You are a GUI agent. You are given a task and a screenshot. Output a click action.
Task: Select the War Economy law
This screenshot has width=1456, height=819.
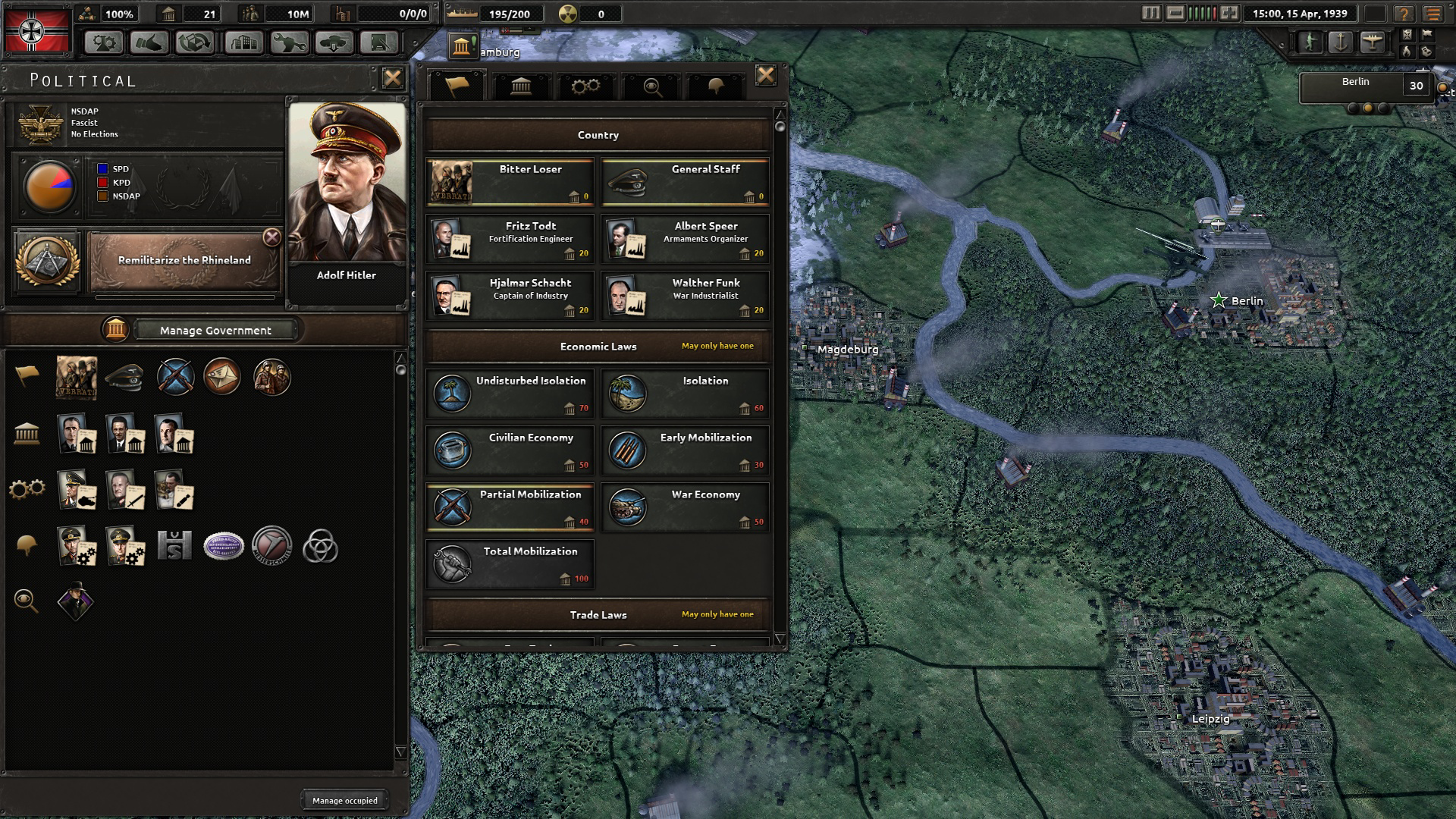685,507
